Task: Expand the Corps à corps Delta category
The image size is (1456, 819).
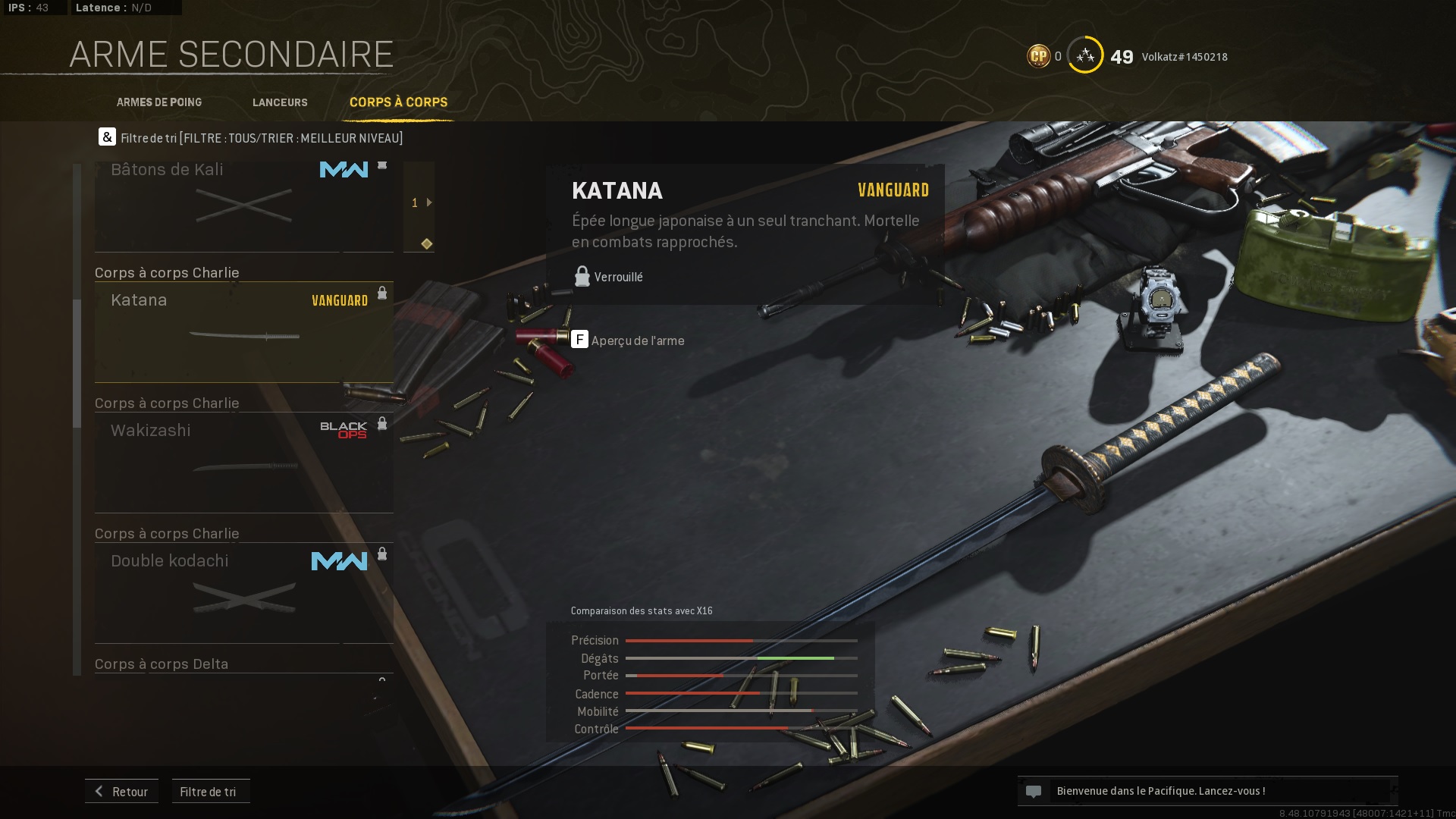Action: pyautogui.click(x=161, y=664)
